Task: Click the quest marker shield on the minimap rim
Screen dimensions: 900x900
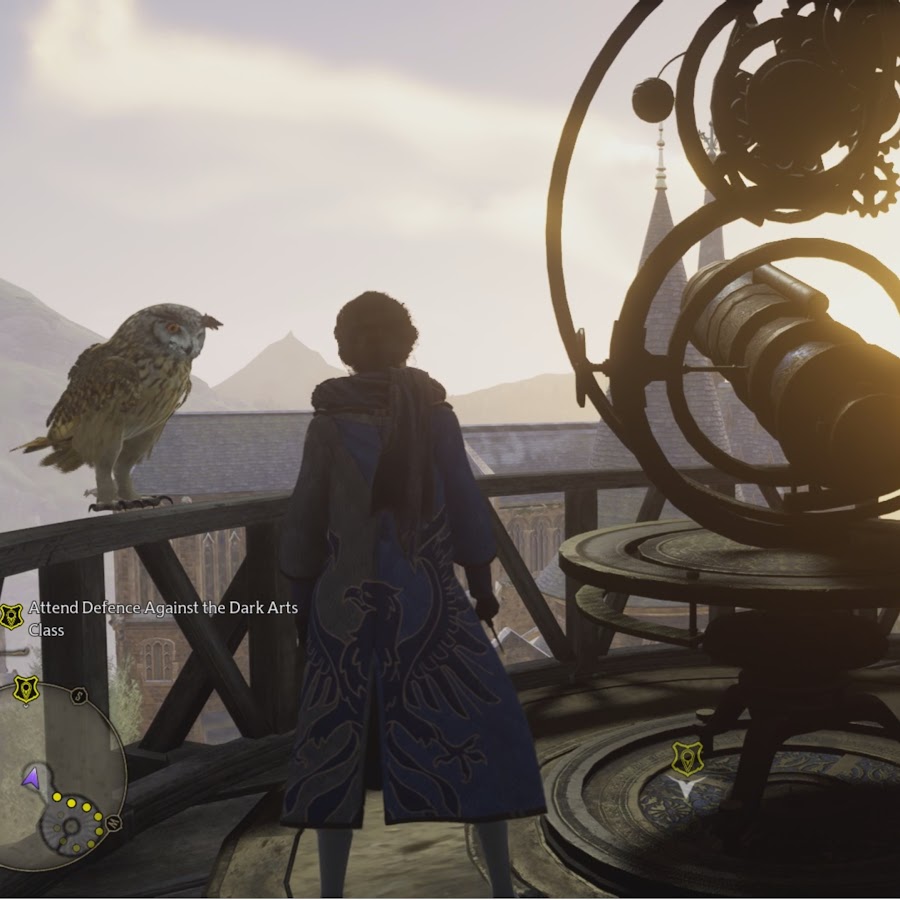Action: point(25,688)
